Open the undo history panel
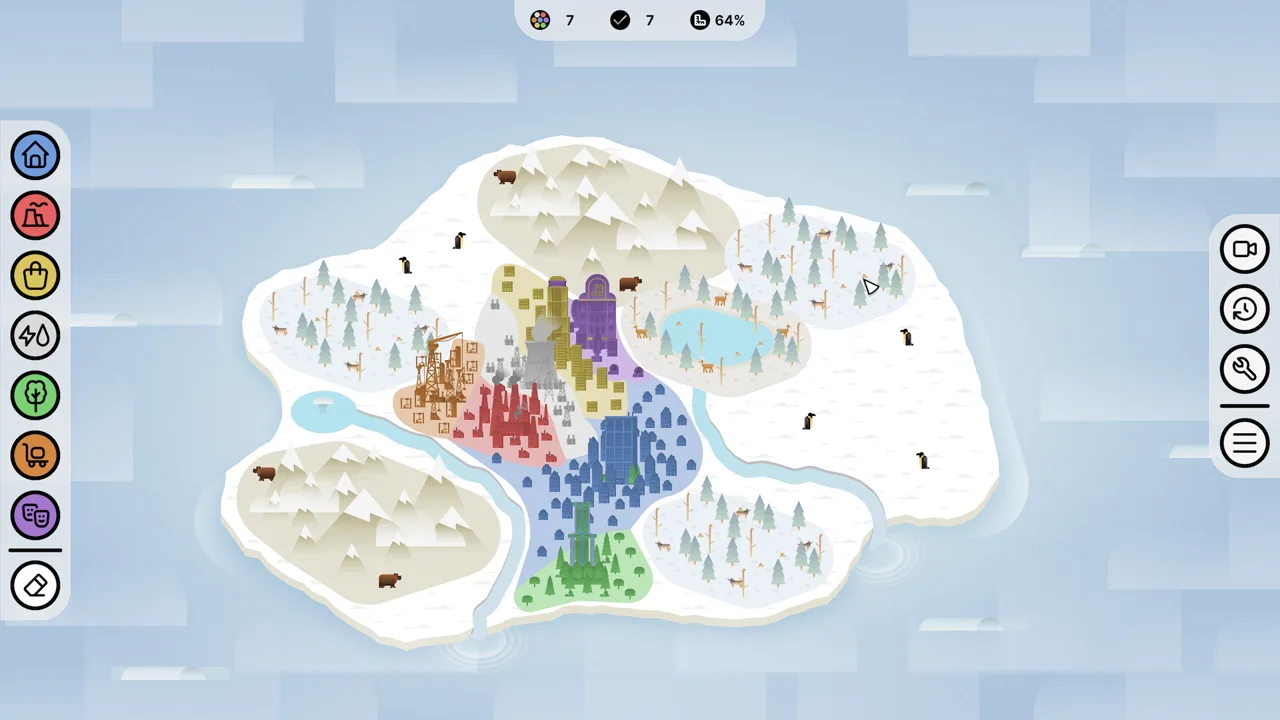Viewport: 1280px width, 720px height. 1244,309
